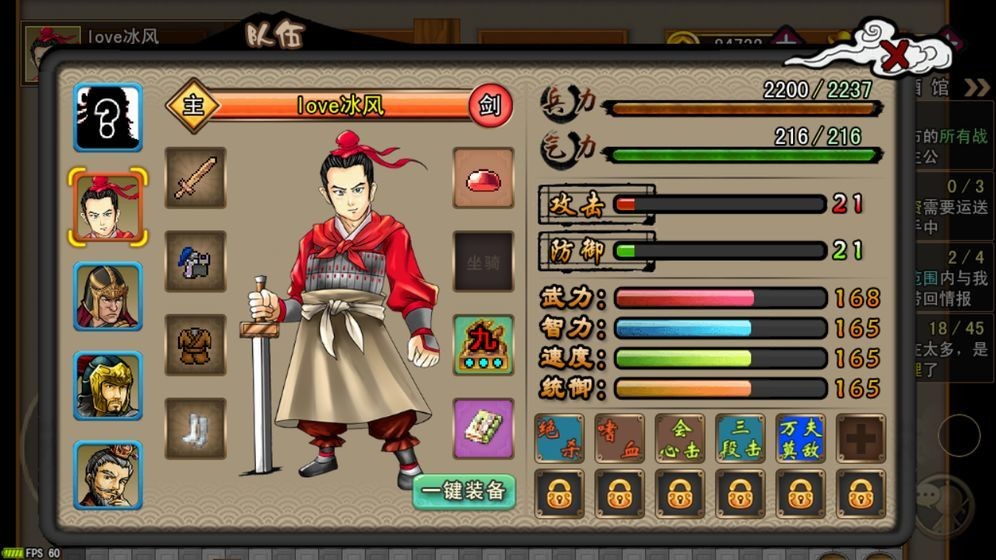Select the 九 emblem equipment slot
This screenshot has width=996, height=560.
tap(483, 345)
